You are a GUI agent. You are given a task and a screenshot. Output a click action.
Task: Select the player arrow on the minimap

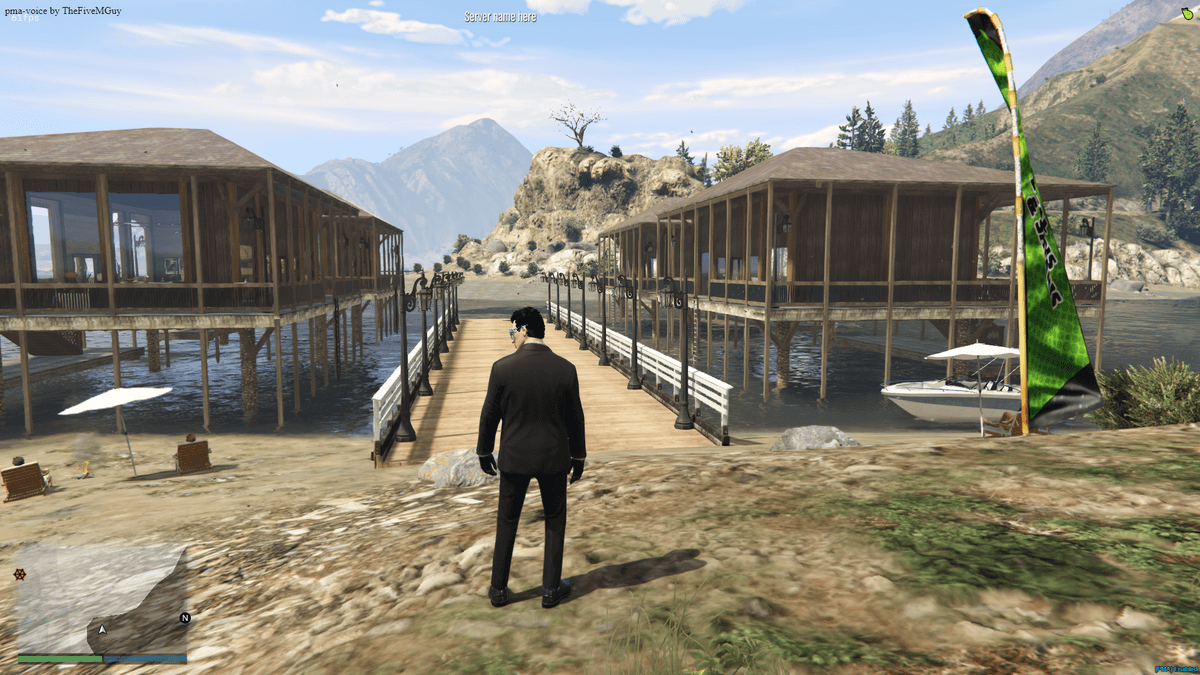click(x=102, y=630)
